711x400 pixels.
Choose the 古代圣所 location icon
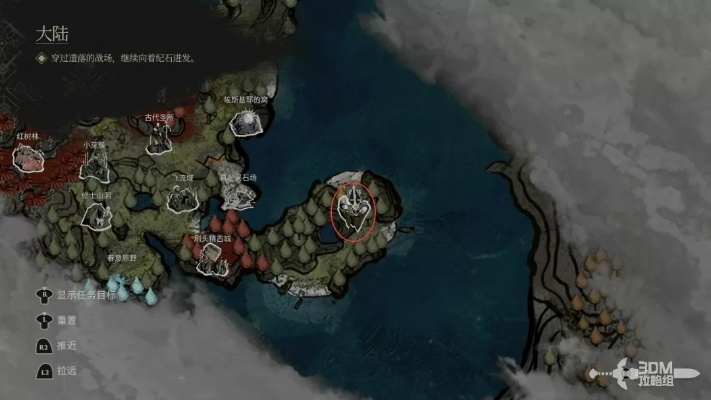coord(159,138)
